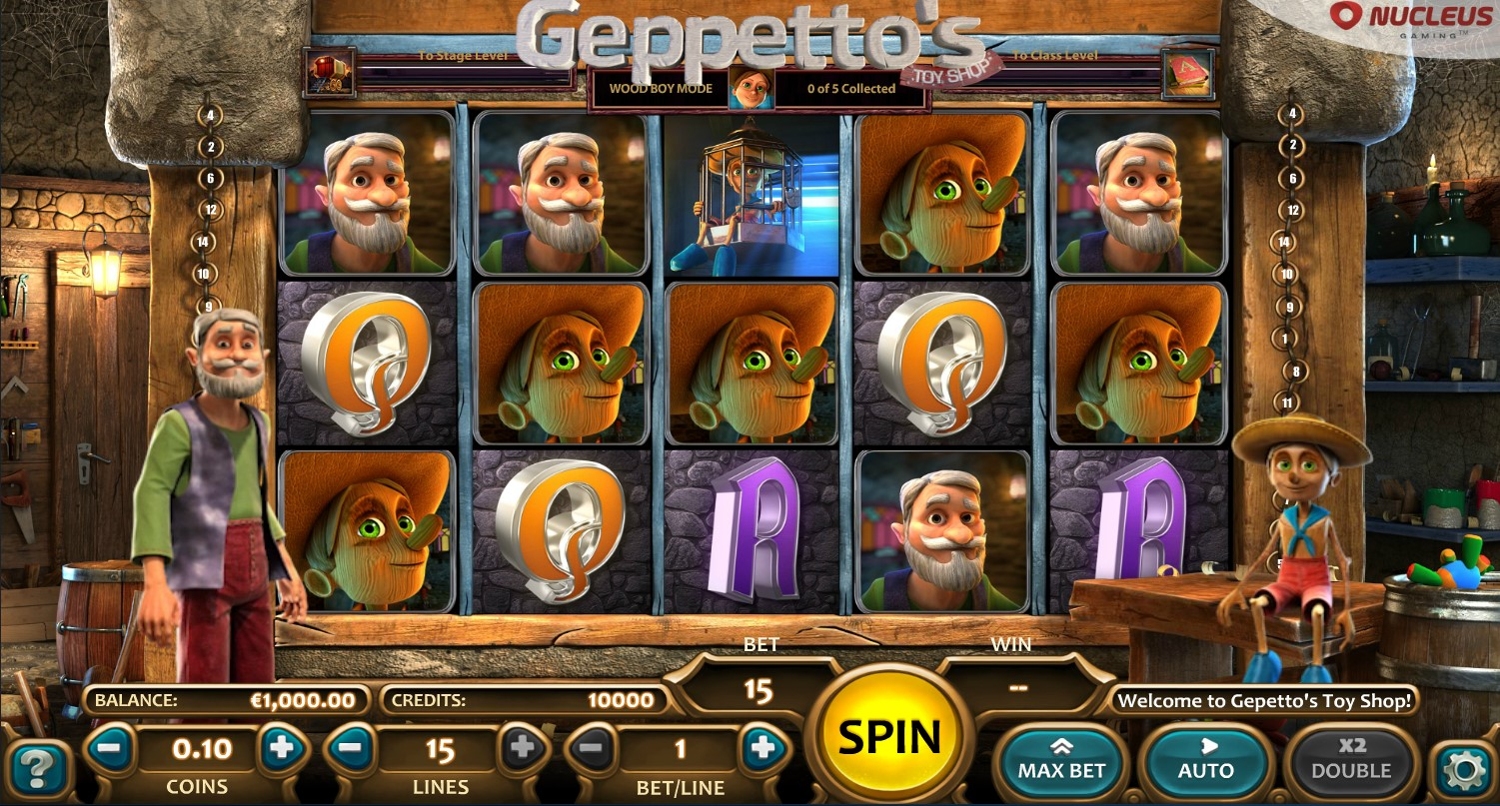Reduce the number of lines
Viewport: 1500px width, 806px height.
click(x=351, y=748)
